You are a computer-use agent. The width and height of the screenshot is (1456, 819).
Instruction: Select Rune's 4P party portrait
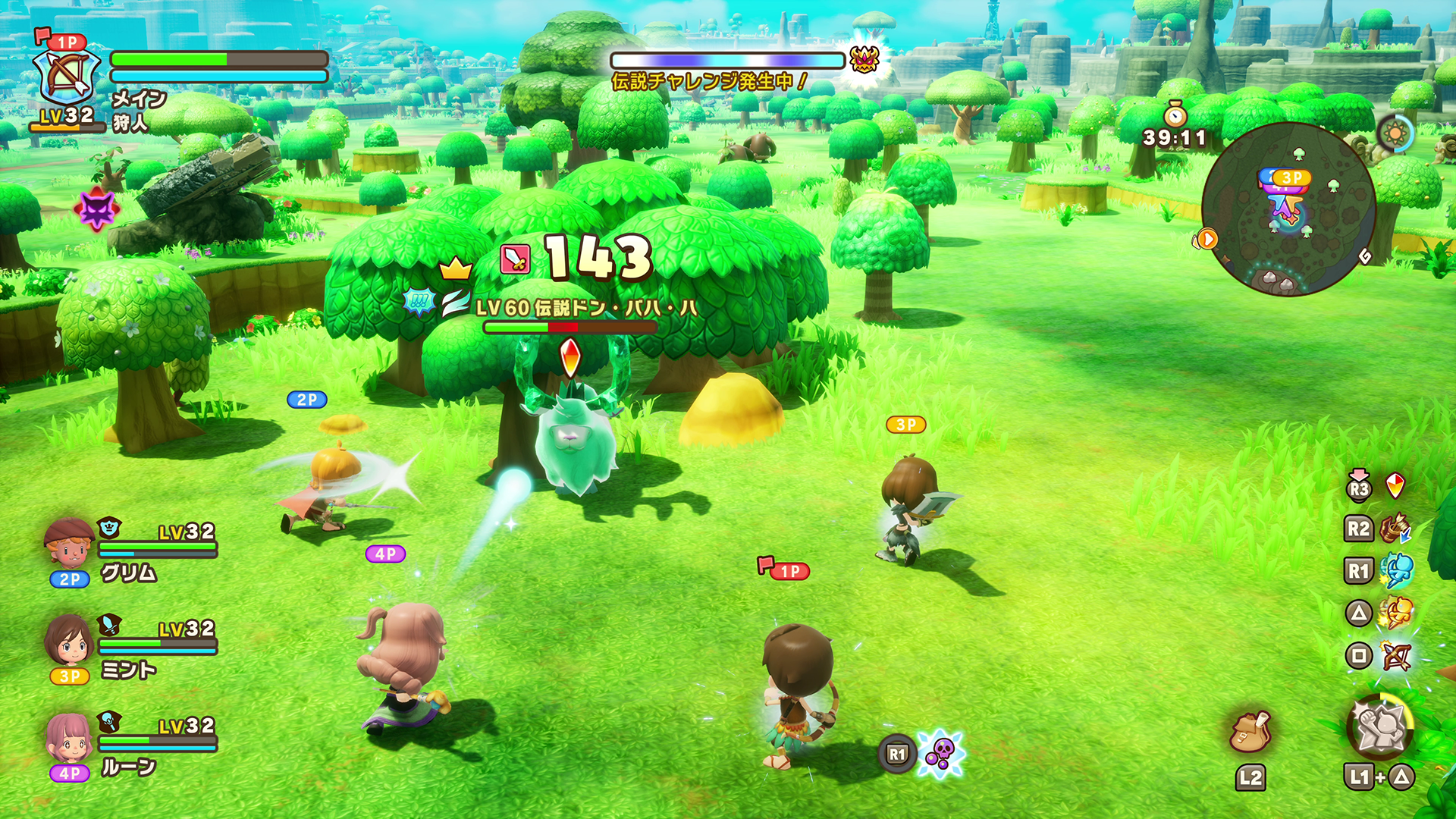pyautogui.click(x=69, y=738)
